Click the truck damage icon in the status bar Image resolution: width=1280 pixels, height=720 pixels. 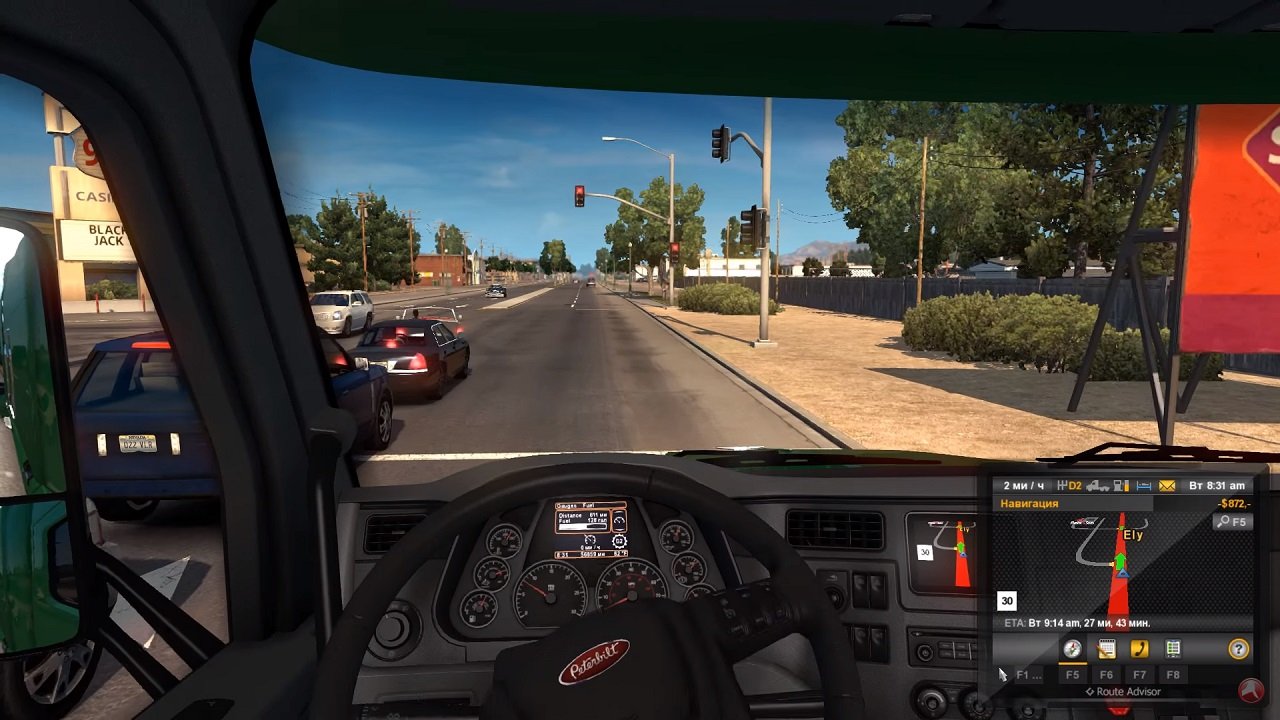point(1096,486)
